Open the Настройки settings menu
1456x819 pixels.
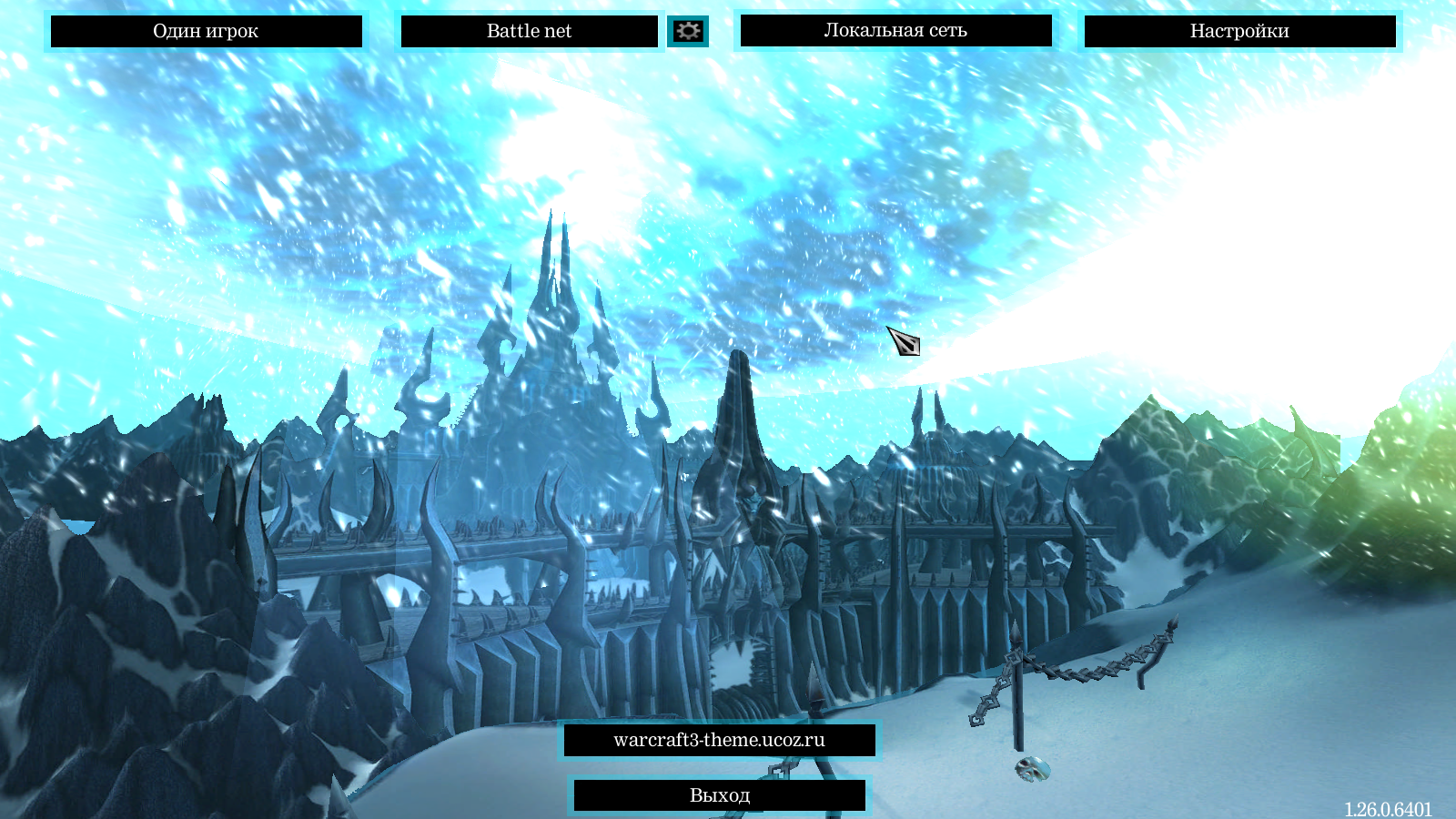(x=1239, y=31)
